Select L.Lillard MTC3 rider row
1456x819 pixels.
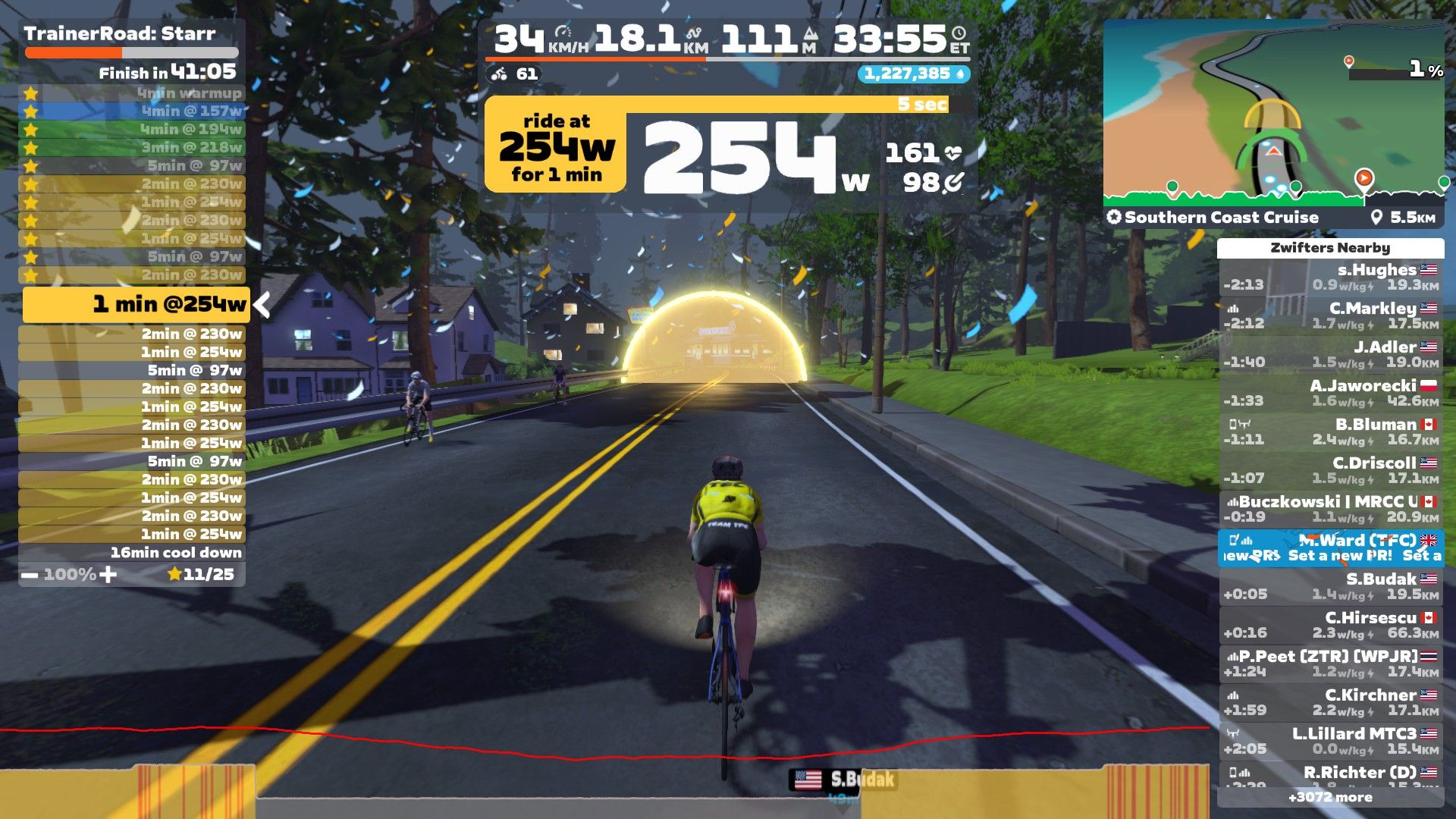[1331, 741]
